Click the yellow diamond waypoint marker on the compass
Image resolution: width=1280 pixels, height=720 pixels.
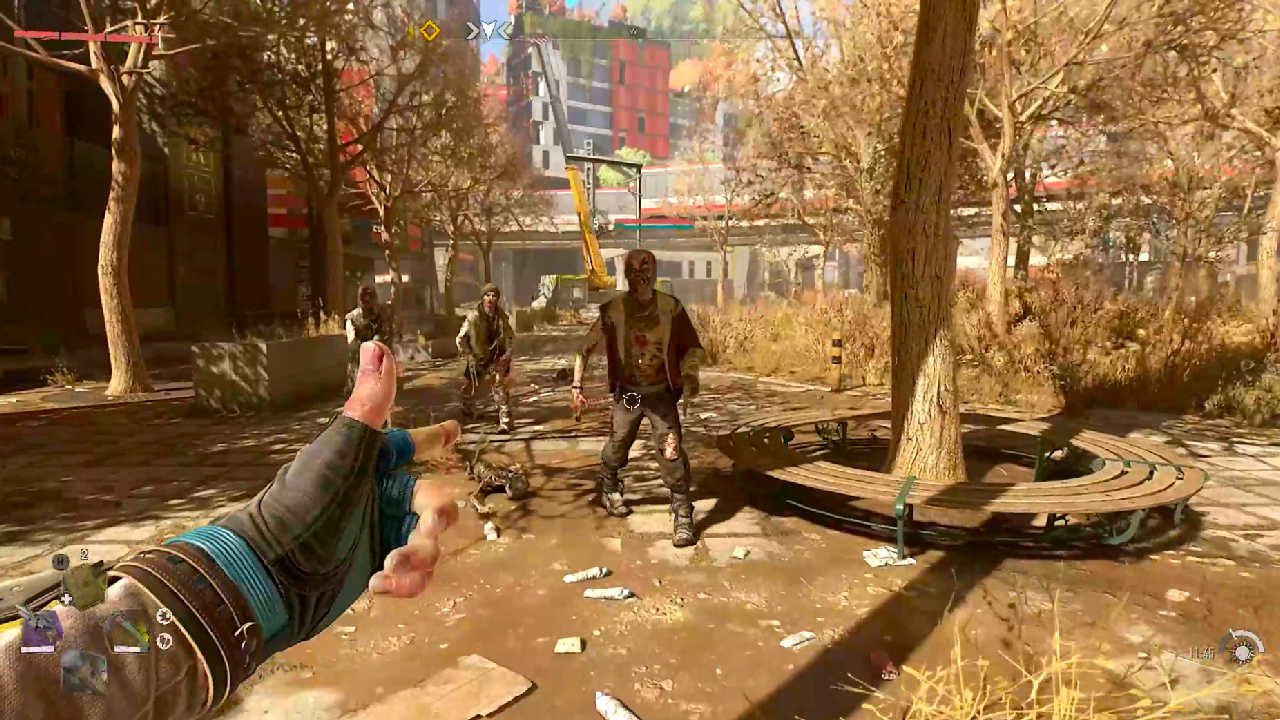pos(430,30)
